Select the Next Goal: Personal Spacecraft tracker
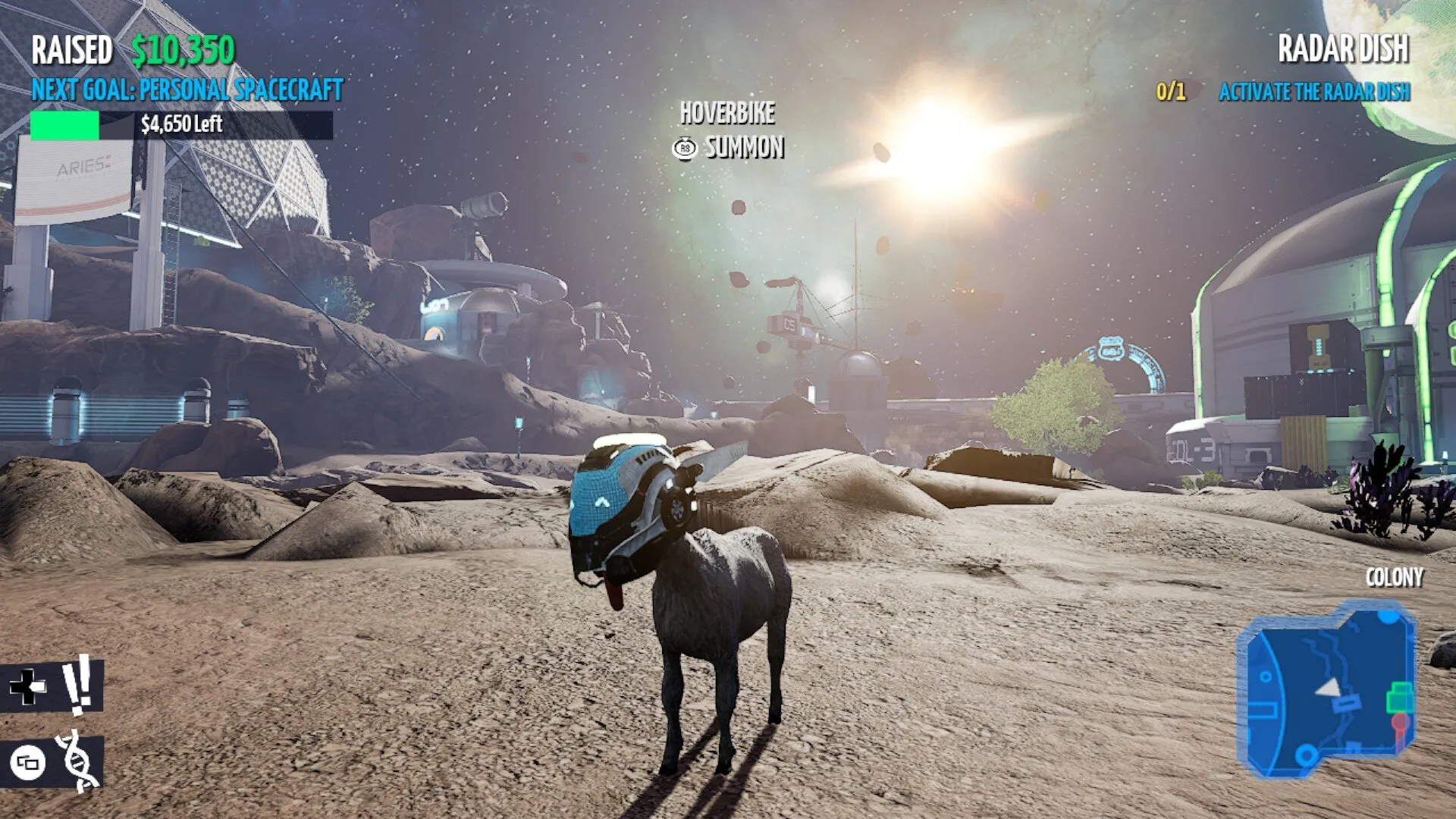Viewport: 1456px width, 819px height. click(x=187, y=90)
